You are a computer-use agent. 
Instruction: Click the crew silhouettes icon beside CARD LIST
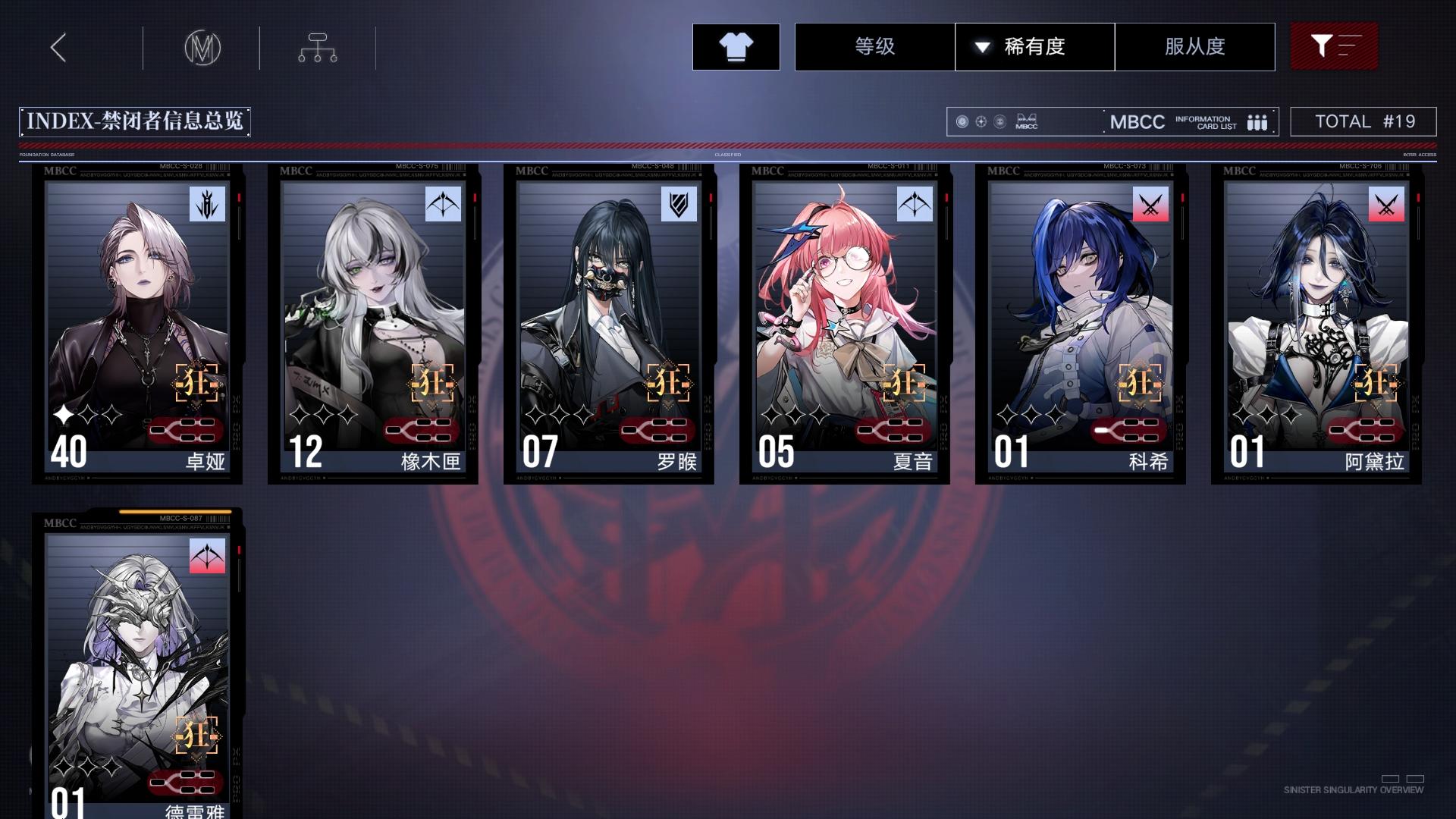coord(1257,121)
